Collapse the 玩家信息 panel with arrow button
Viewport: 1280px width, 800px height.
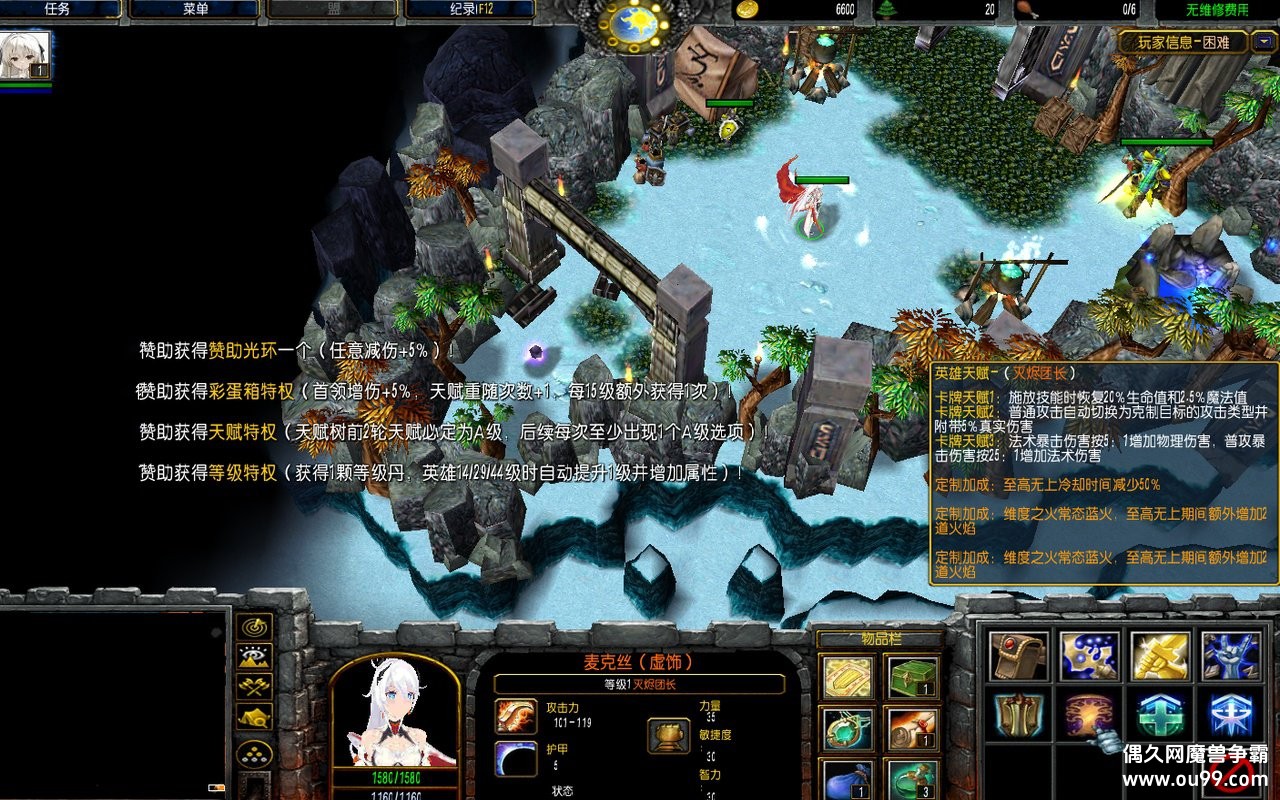(x=1266, y=42)
